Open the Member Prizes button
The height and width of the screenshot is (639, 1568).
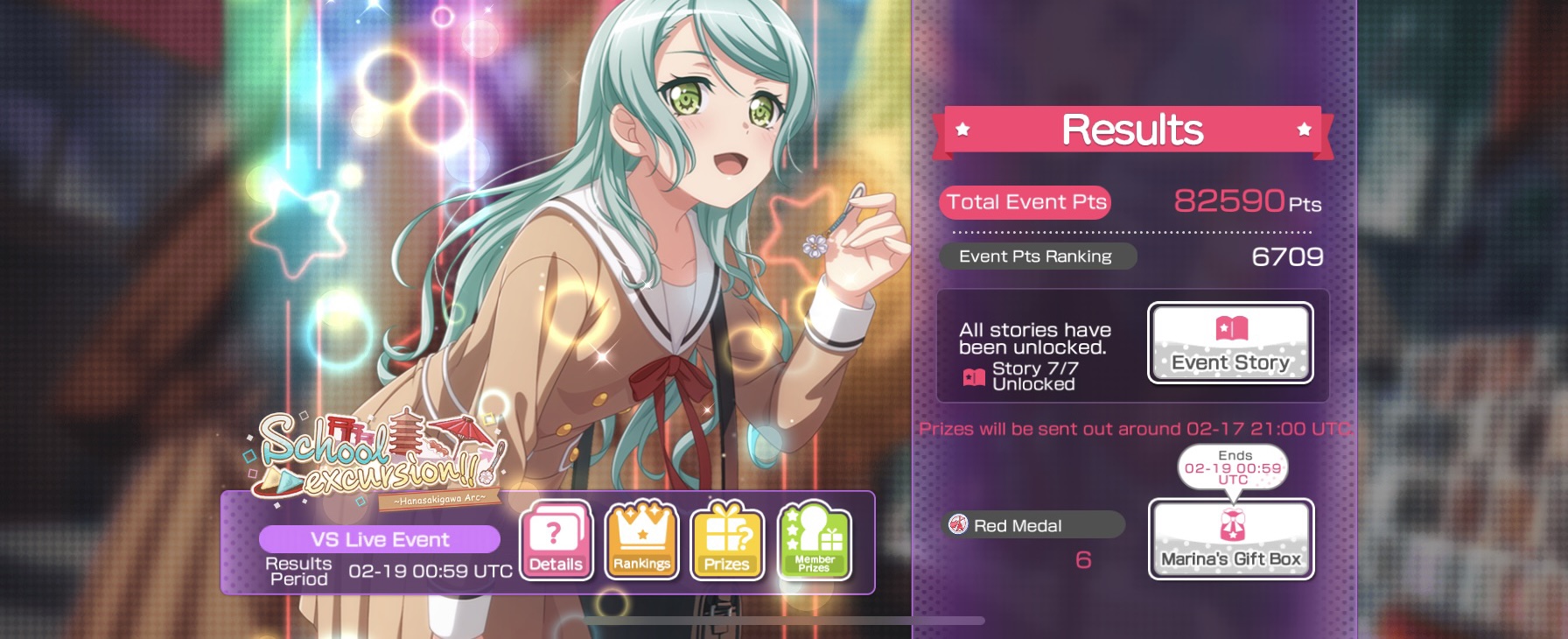(814, 543)
